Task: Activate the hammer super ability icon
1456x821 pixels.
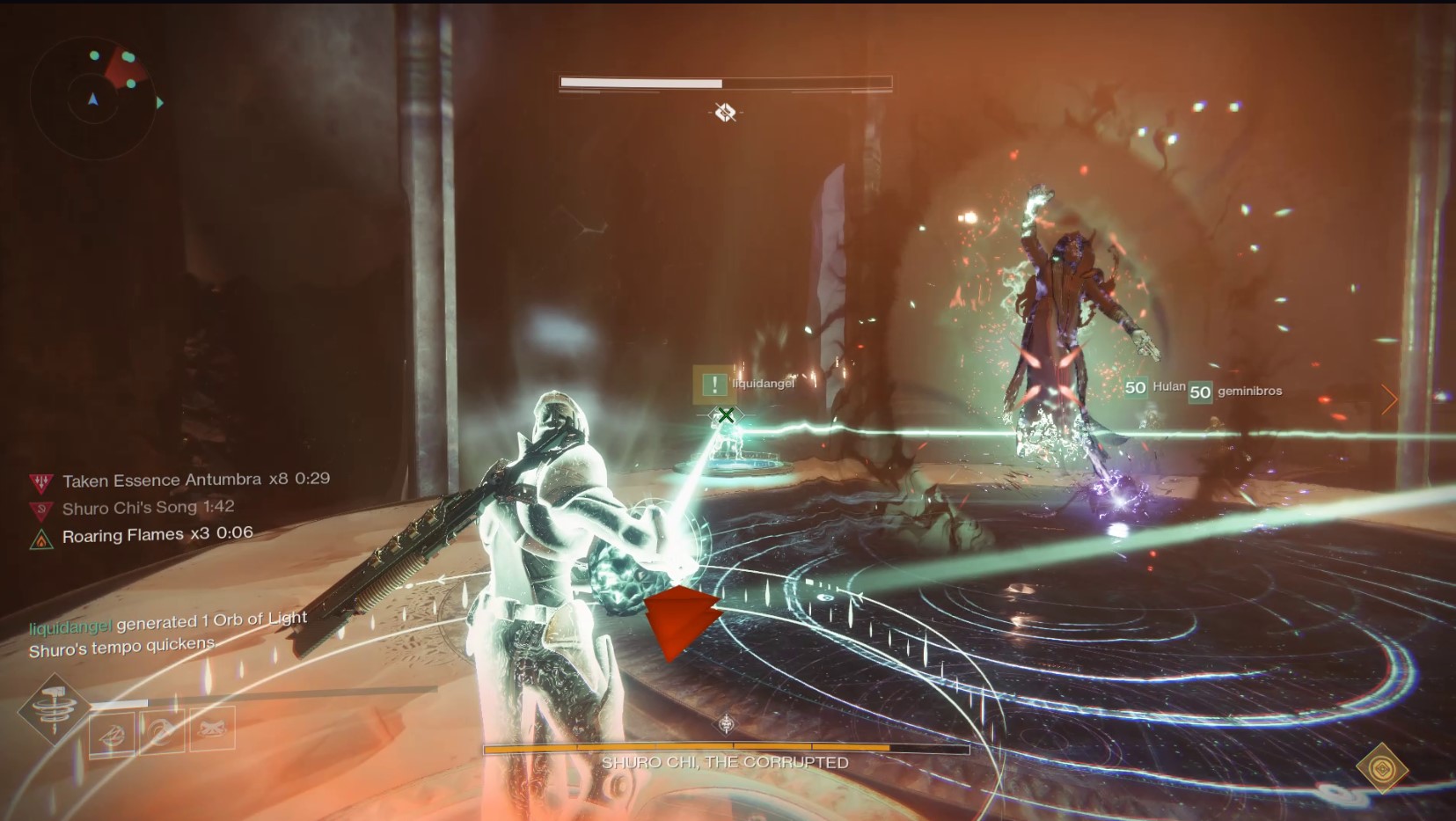Action: [x=54, y=708]
